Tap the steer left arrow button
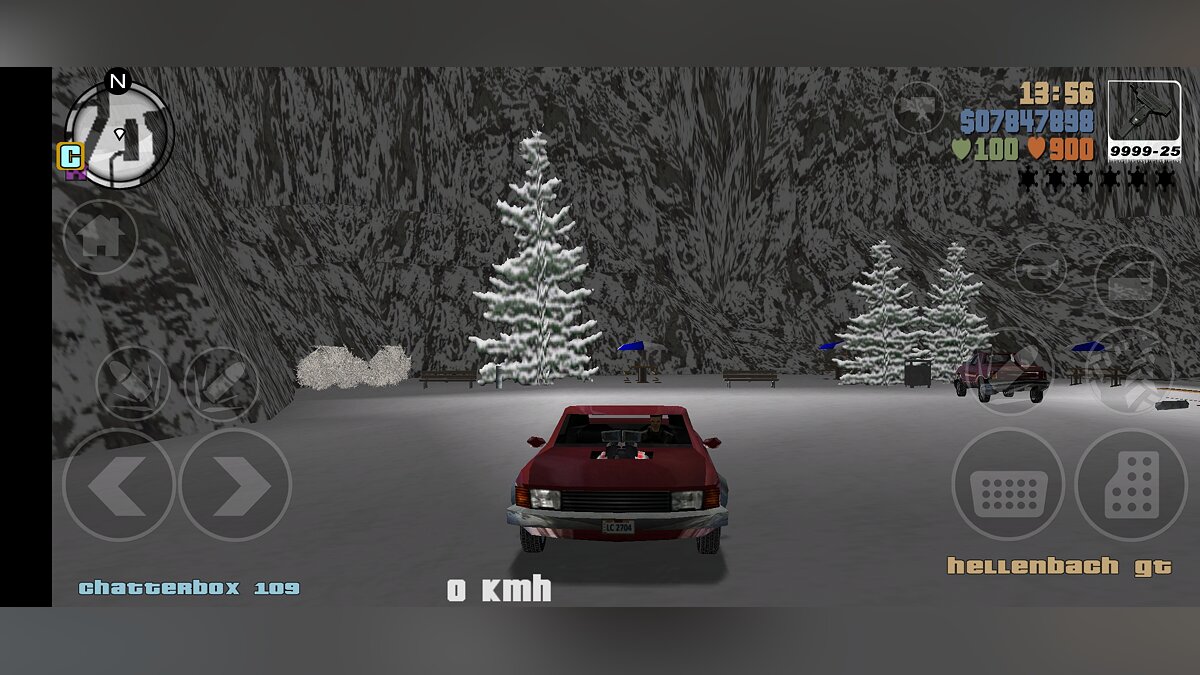 tap(119, 486)
